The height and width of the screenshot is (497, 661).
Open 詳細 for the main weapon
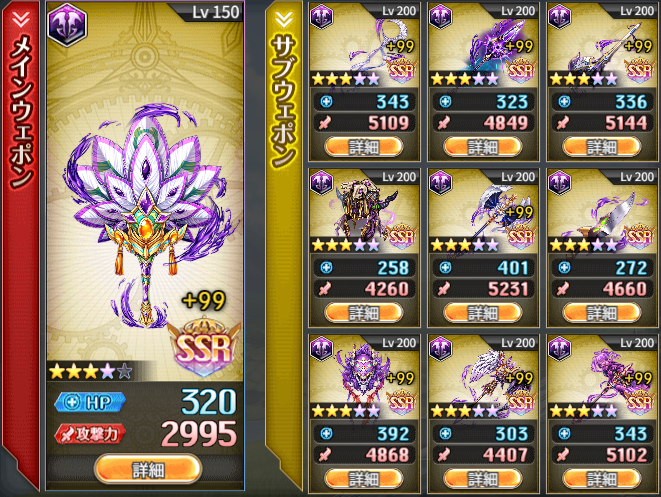(148, 469)
